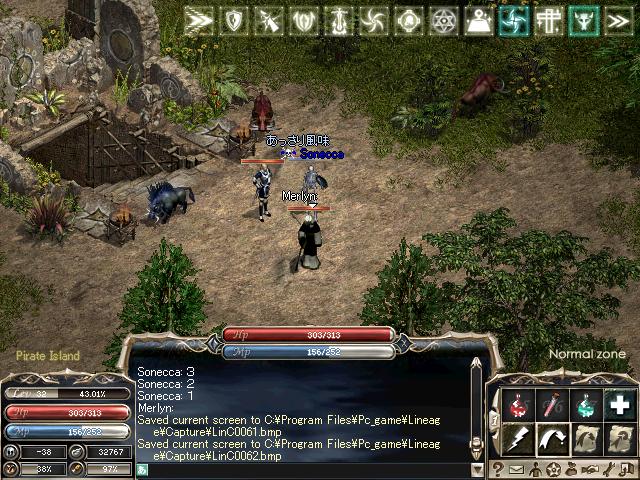
Task: Open the mail envelope icon
Action: tap(516, 468)
